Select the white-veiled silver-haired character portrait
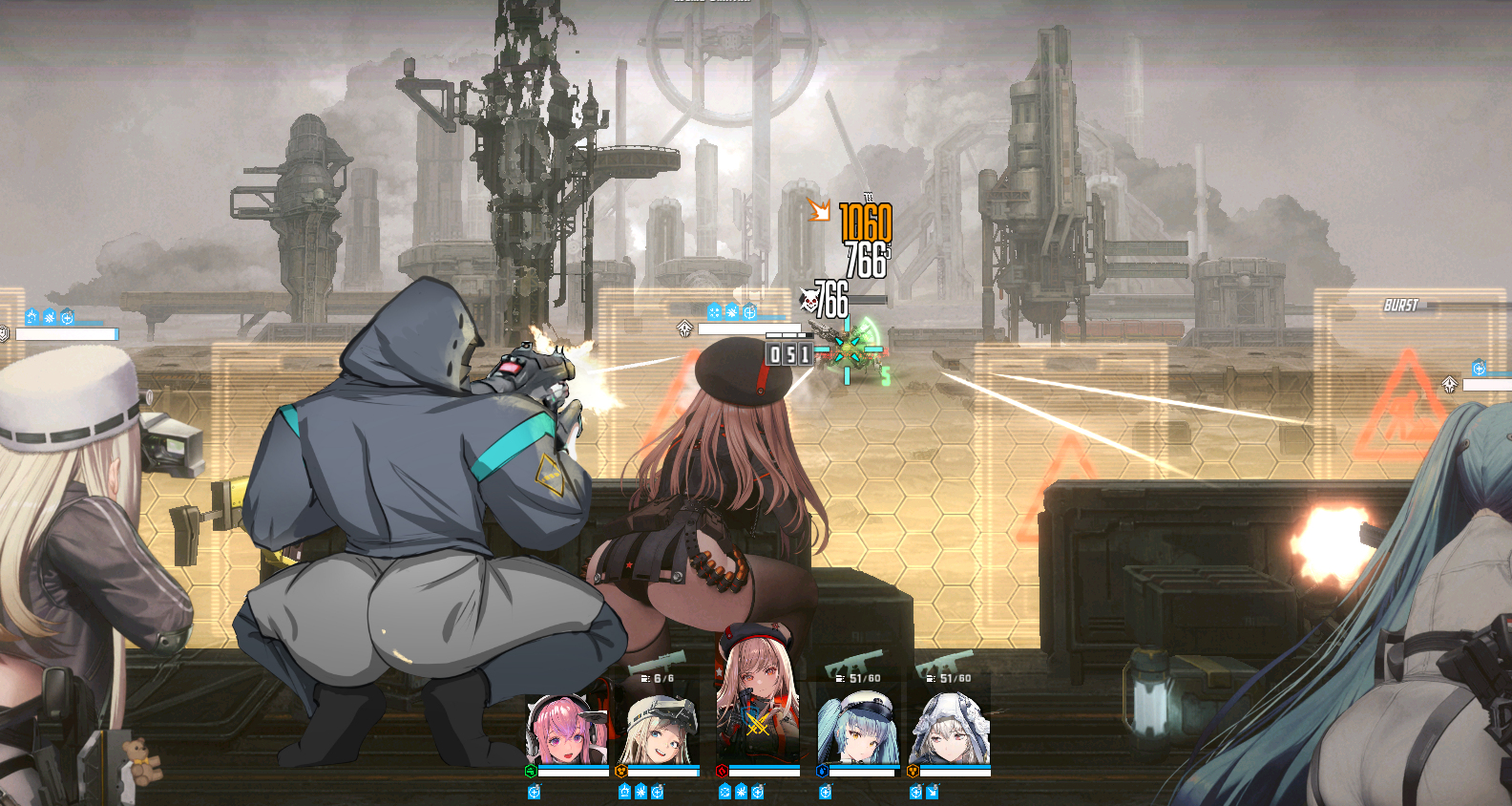 click(949, 732)
